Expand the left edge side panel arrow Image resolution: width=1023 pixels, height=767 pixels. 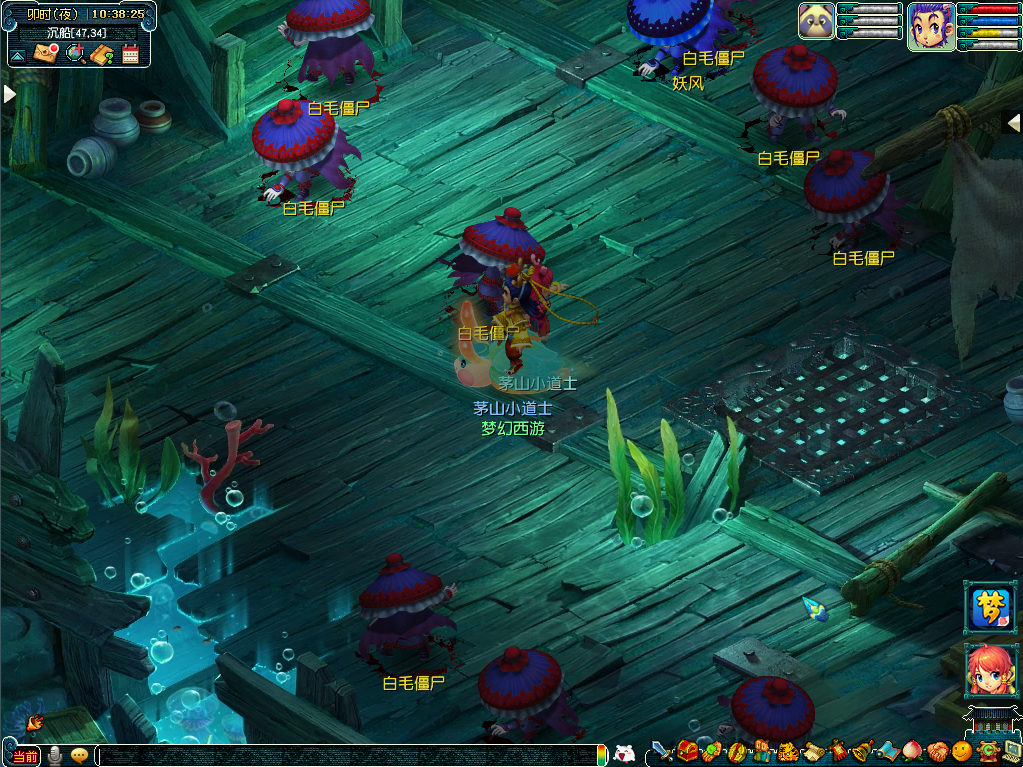(9, 93)
